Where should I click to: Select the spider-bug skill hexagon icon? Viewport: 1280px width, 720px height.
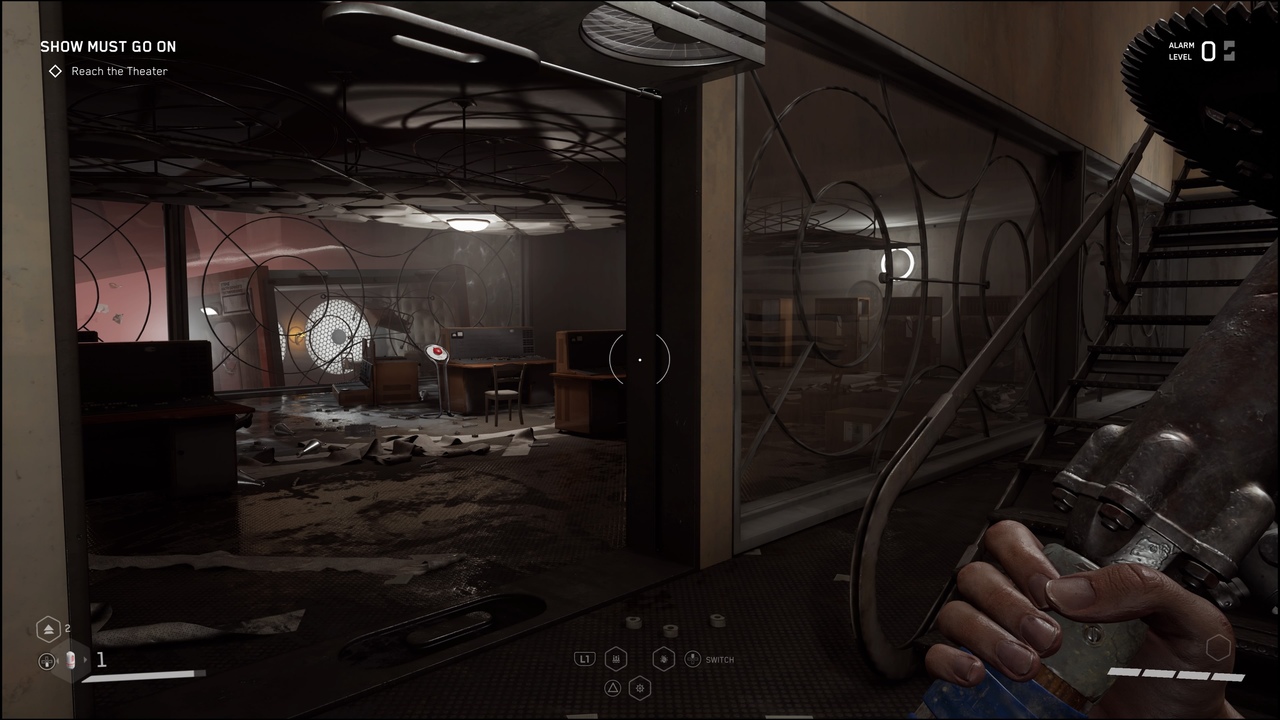pyautogui.click(x=663, y=659)
